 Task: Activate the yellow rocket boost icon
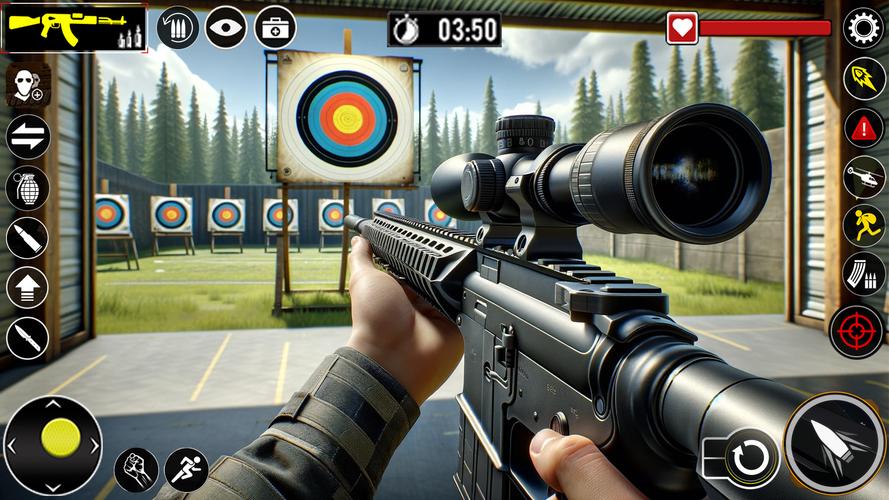tap(863, 78)
